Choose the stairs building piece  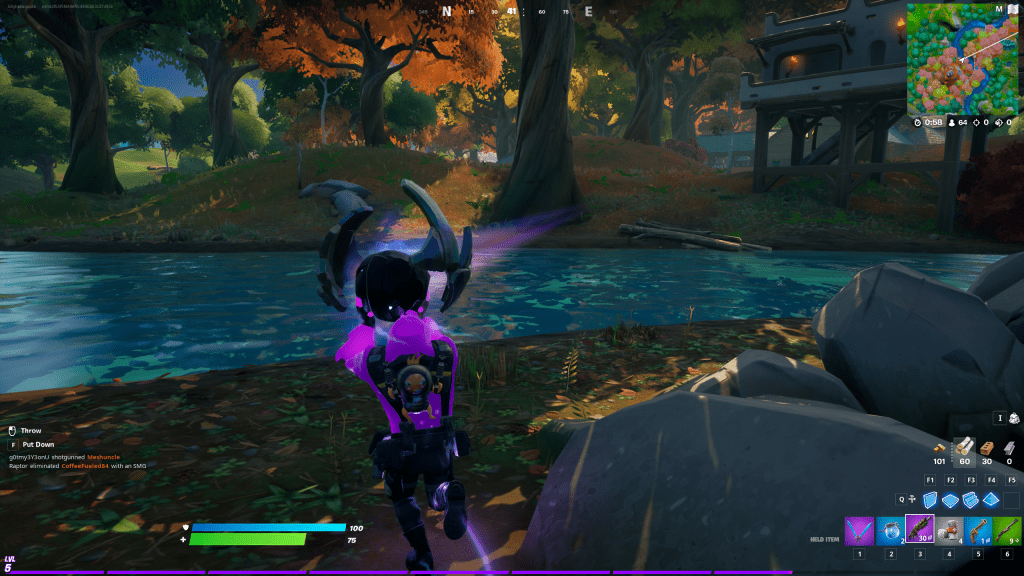click(971, 499)
